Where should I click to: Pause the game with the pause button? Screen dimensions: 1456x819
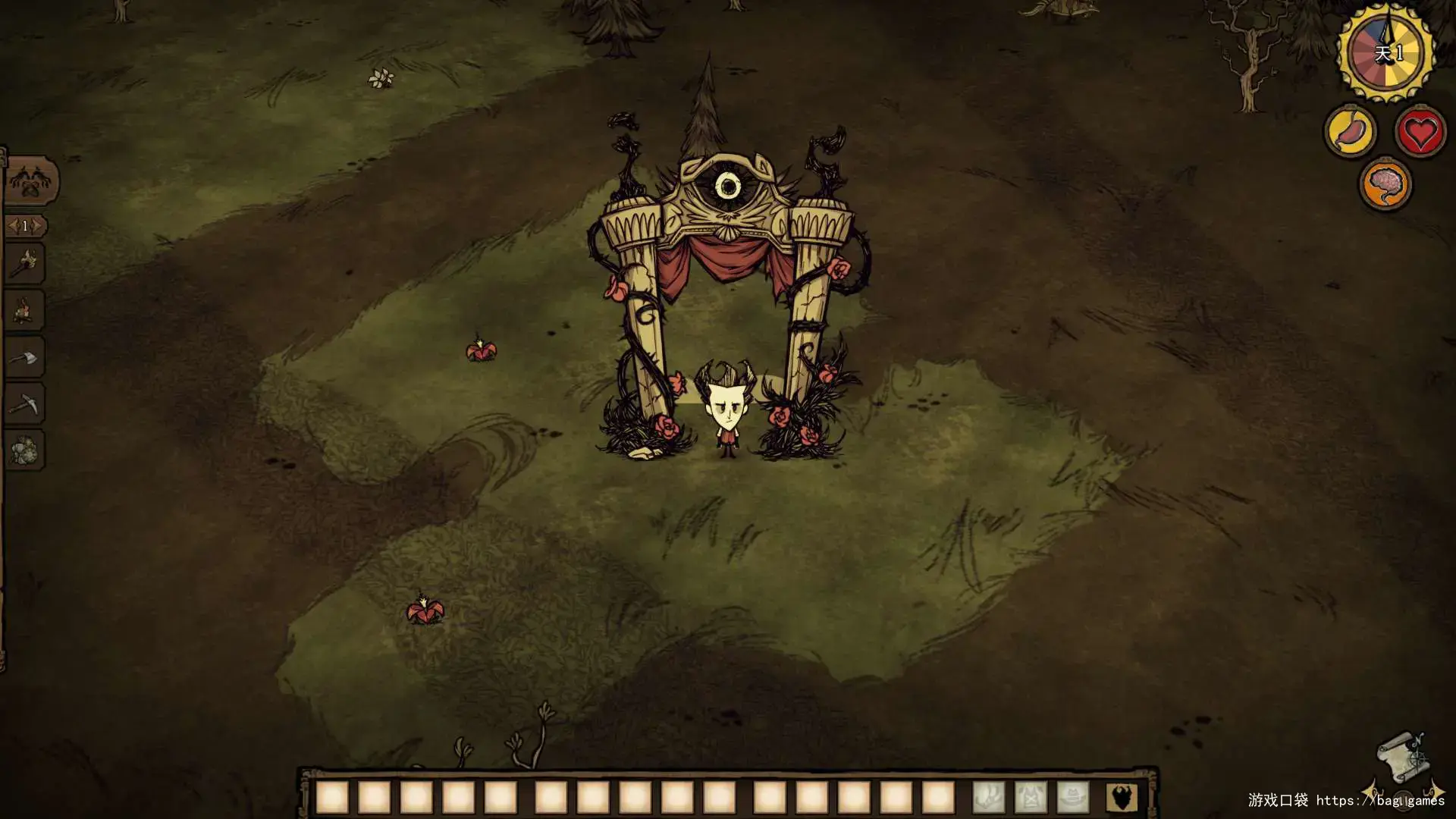tap(1403, 799)
